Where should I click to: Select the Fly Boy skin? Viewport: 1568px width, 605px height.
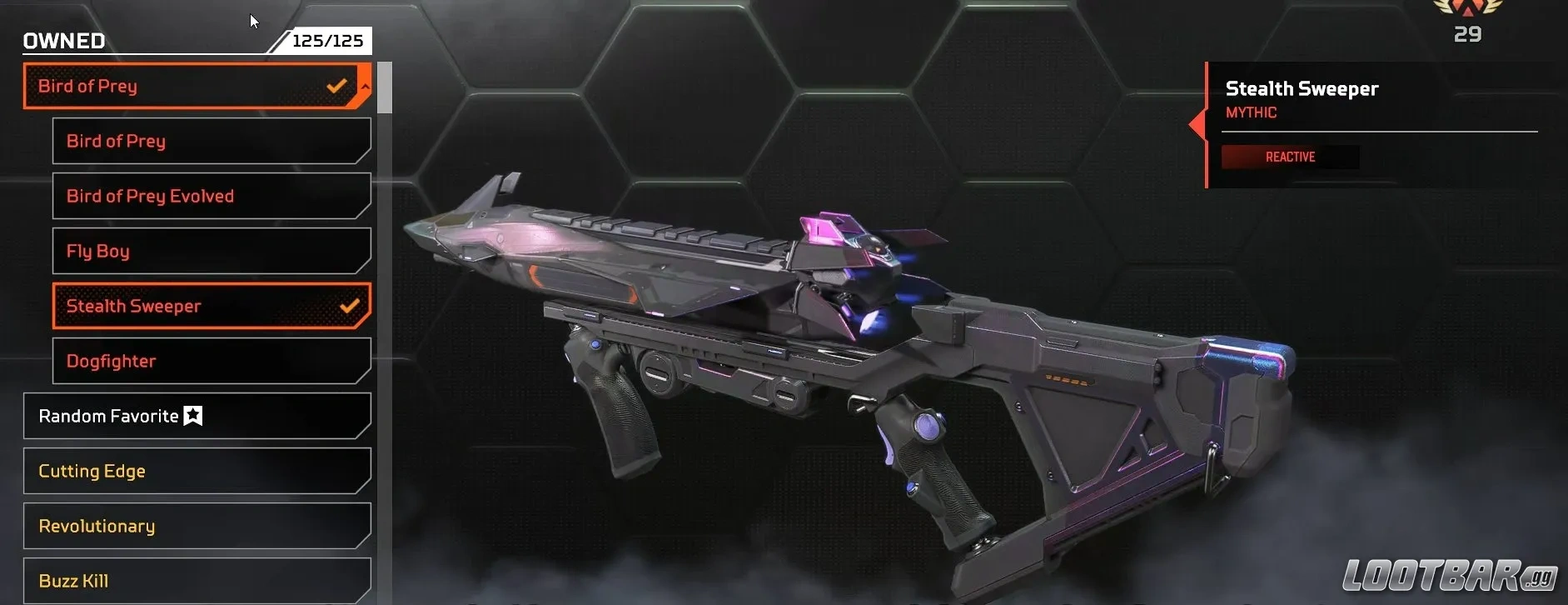[x=211, y=251]
